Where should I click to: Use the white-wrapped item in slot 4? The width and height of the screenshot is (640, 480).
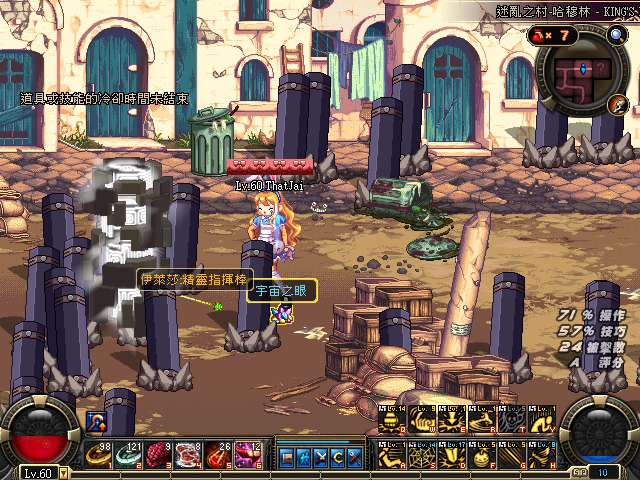click(x=188, y=455)
